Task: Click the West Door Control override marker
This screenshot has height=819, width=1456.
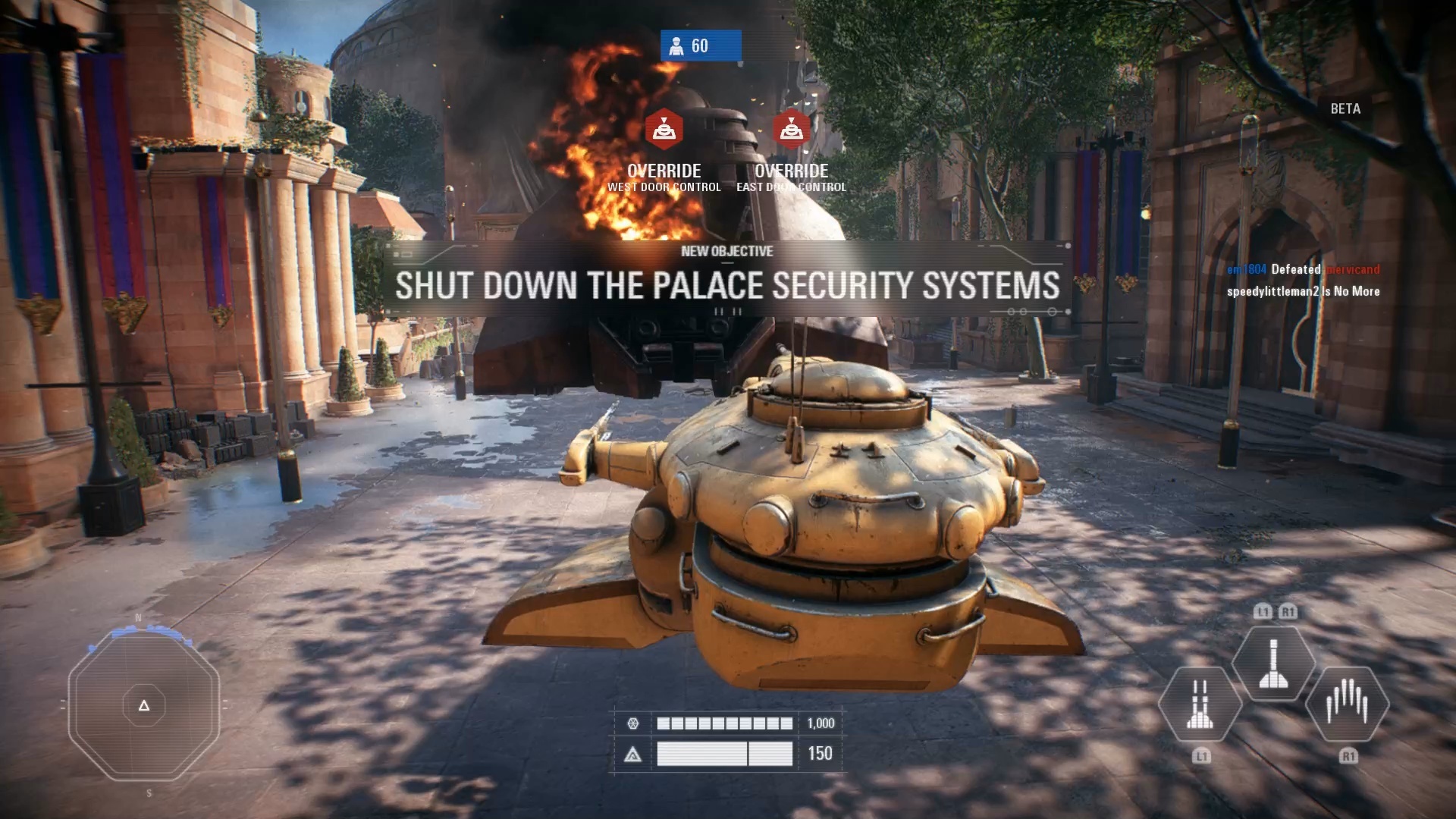Action: (664, 129)
